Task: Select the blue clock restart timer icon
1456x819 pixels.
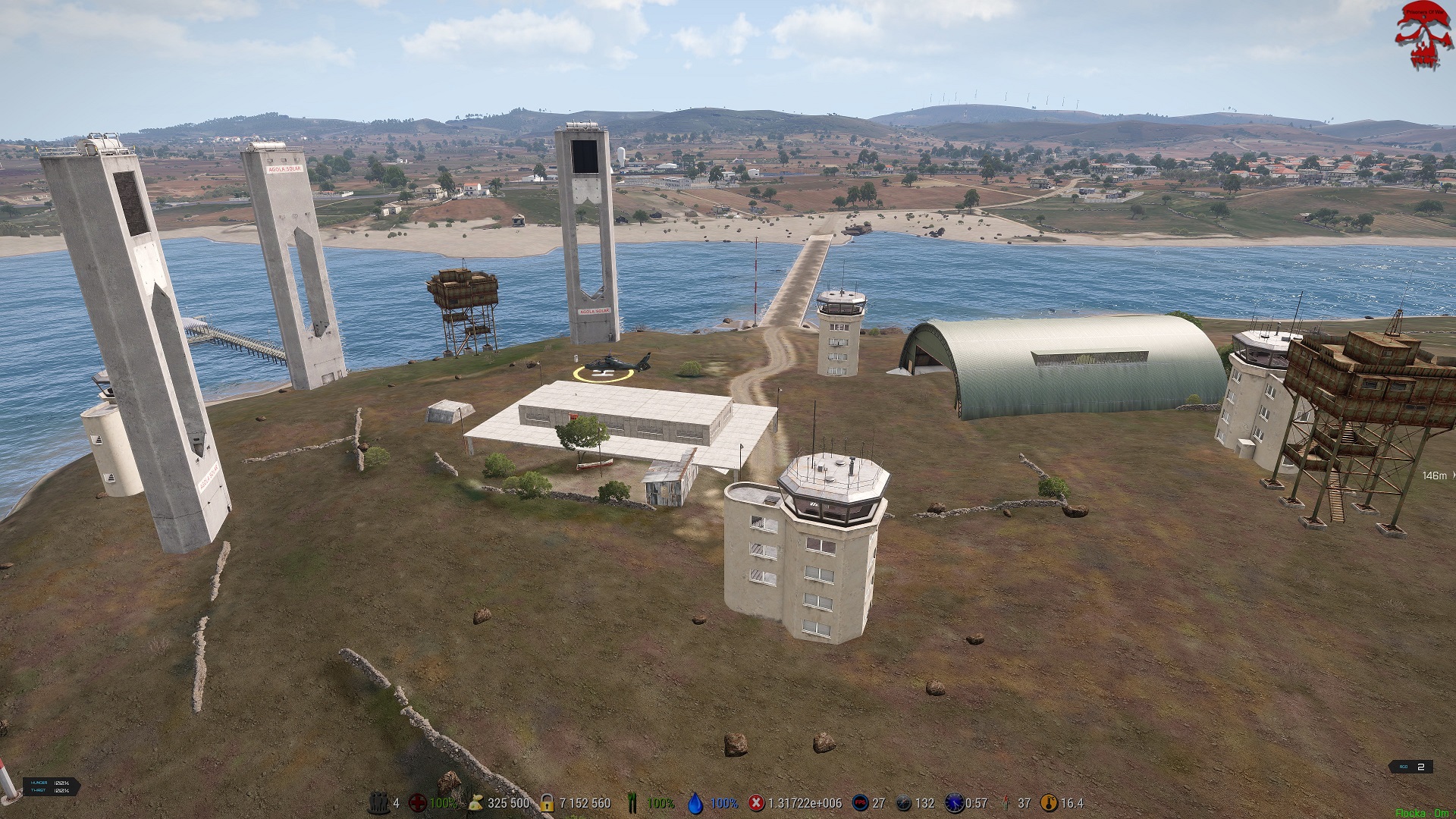Action: coord(954,802)
